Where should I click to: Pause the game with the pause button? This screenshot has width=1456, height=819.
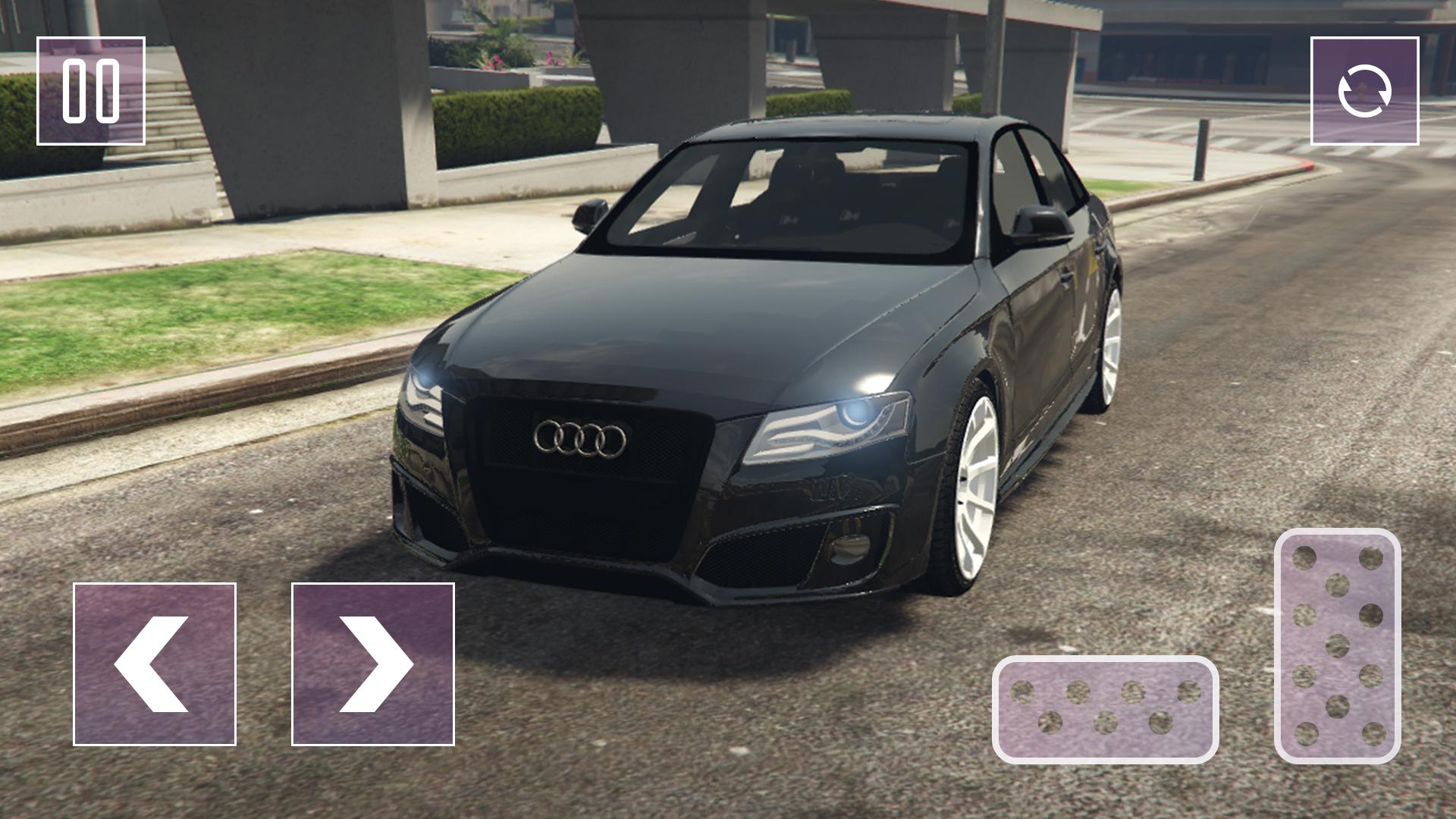pyautogui.click(x=91, y=91)
